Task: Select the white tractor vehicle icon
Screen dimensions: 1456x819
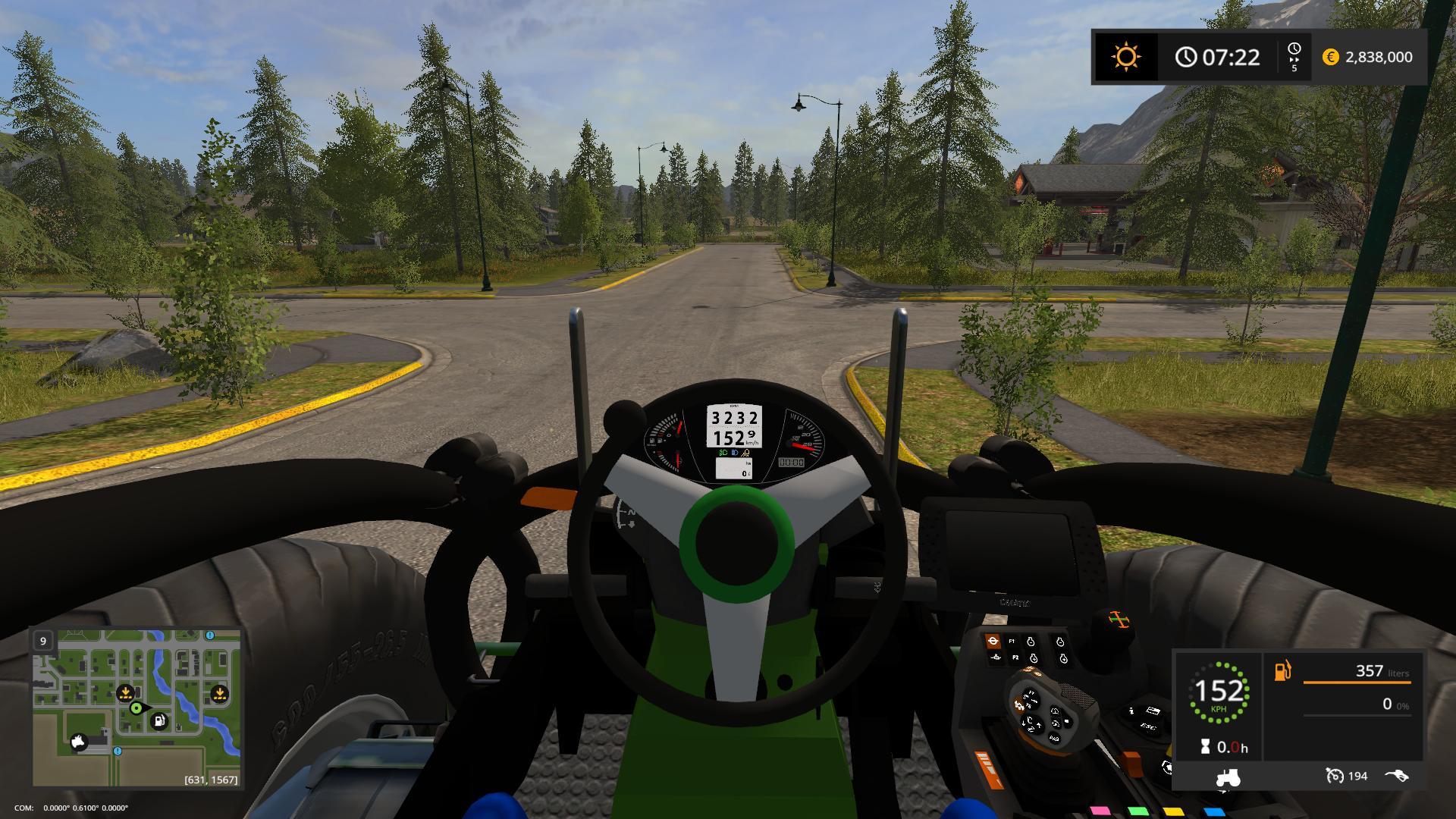Action: tap(1228, 777)
